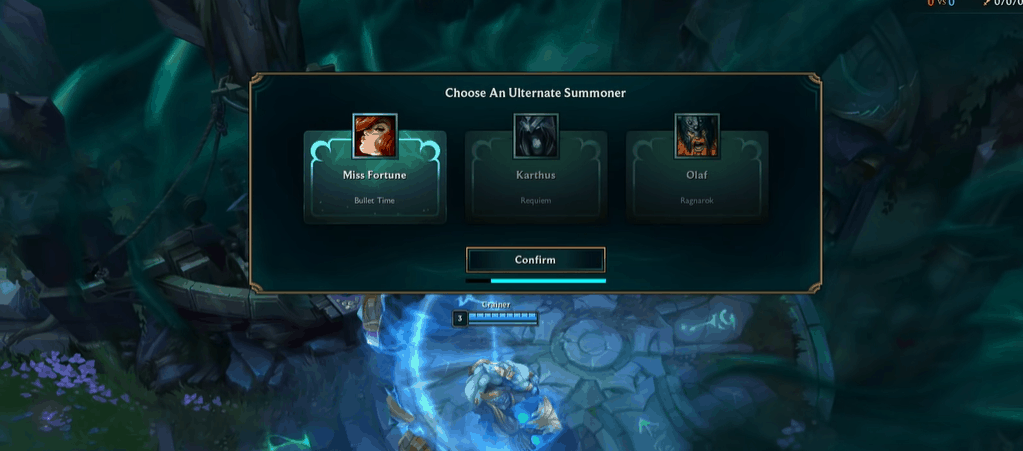
Task: Pick the Olaf Ragnarok card
Action: (696, 178)
